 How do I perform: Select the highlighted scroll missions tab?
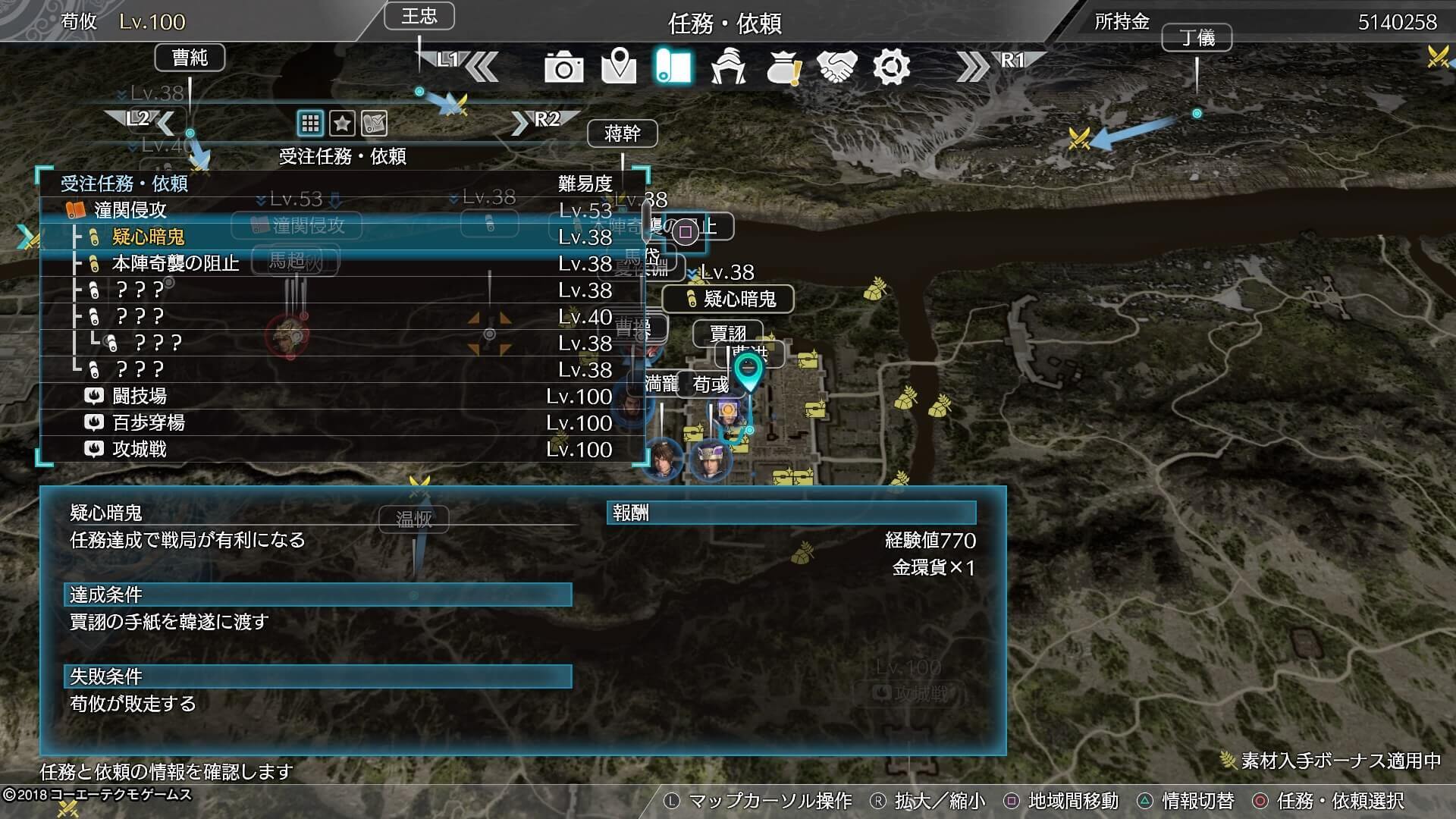coord(673,67)
